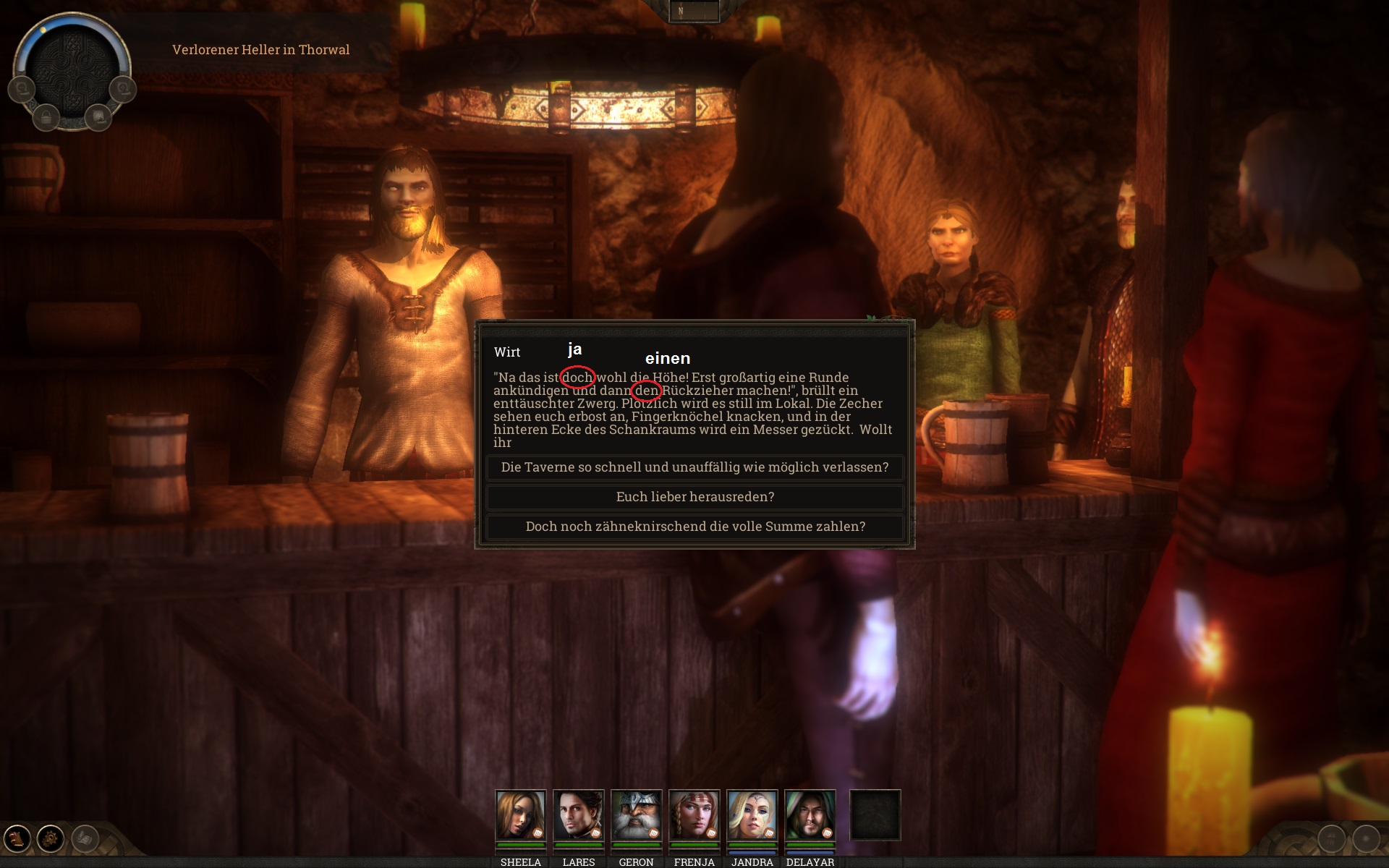1389x868 pixels.
Task: Click the star burst icon at bottom right
Action: click(1365, 839)
